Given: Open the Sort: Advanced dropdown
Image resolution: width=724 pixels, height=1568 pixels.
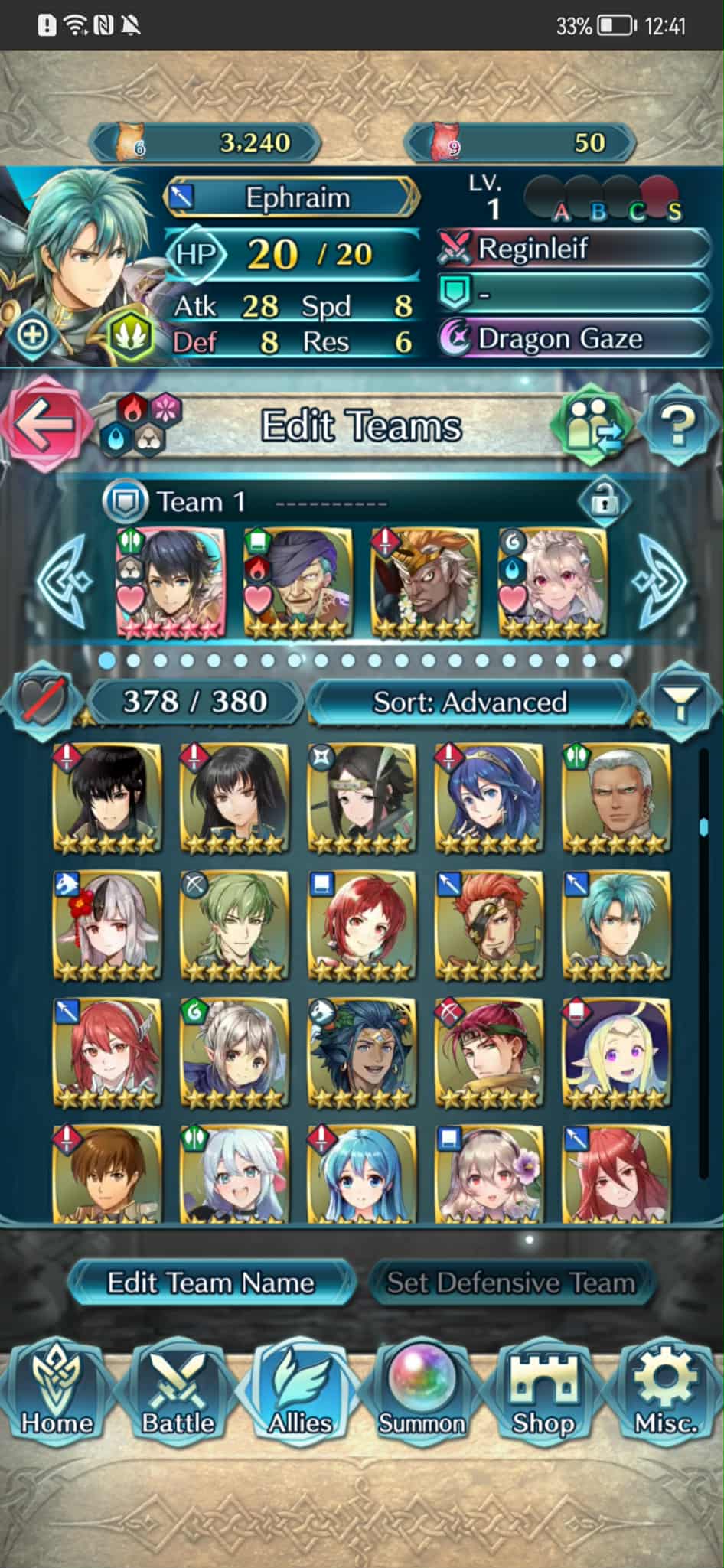Looking at the screenshot, I should coord(470,702).
